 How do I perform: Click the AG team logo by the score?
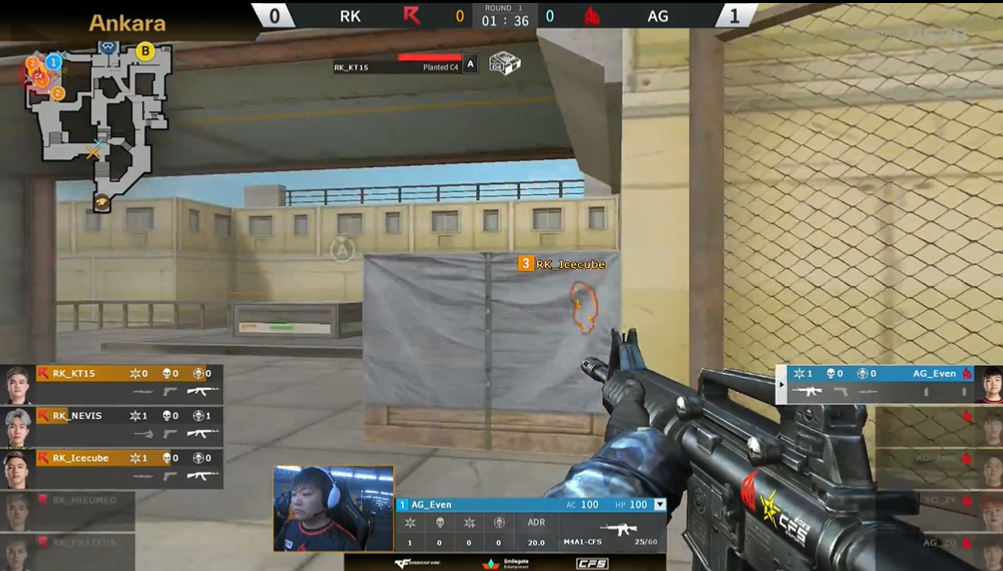(x=592, y=16)
